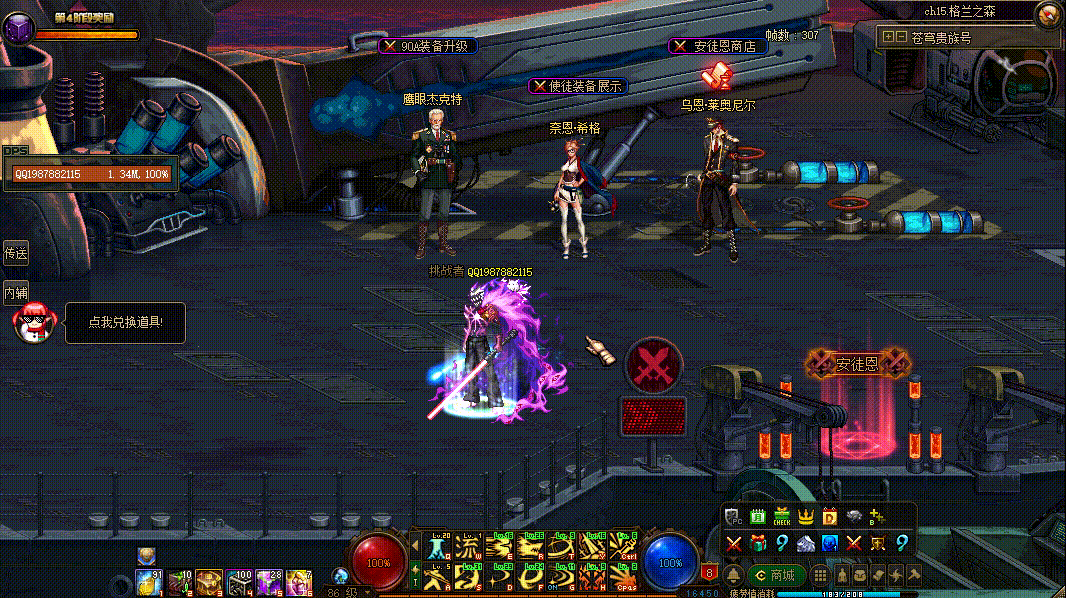Click the green CHECK gift icon

(x=781, y=518)
